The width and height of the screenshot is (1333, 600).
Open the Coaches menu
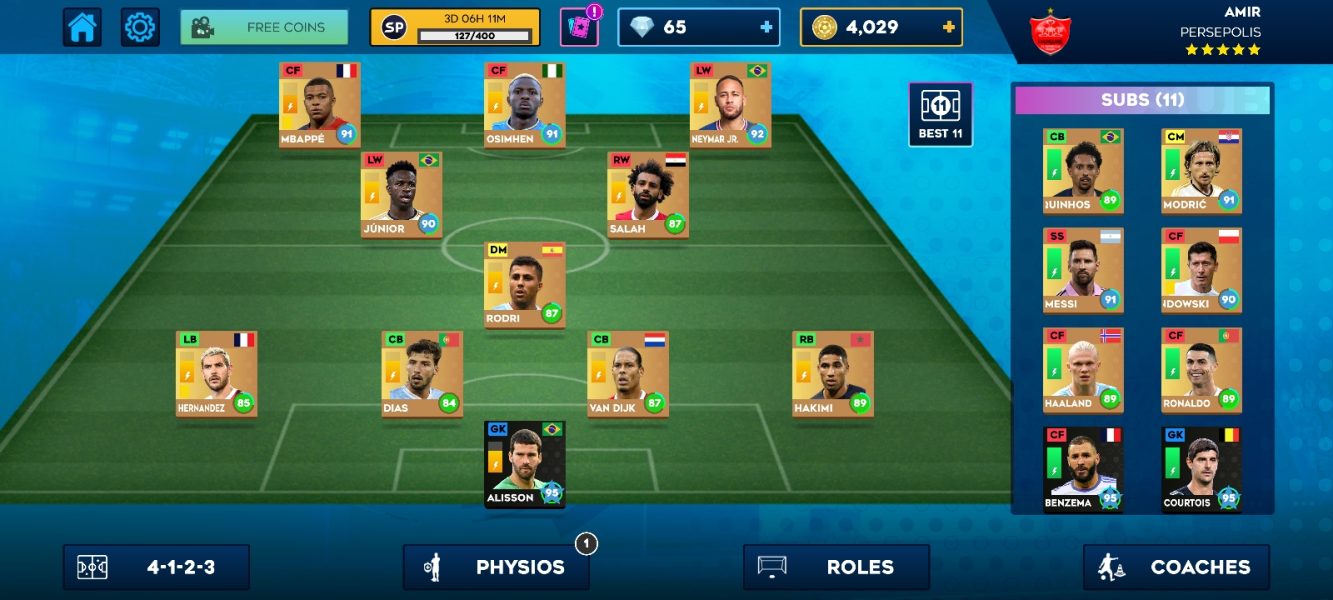coord(1176,567)
